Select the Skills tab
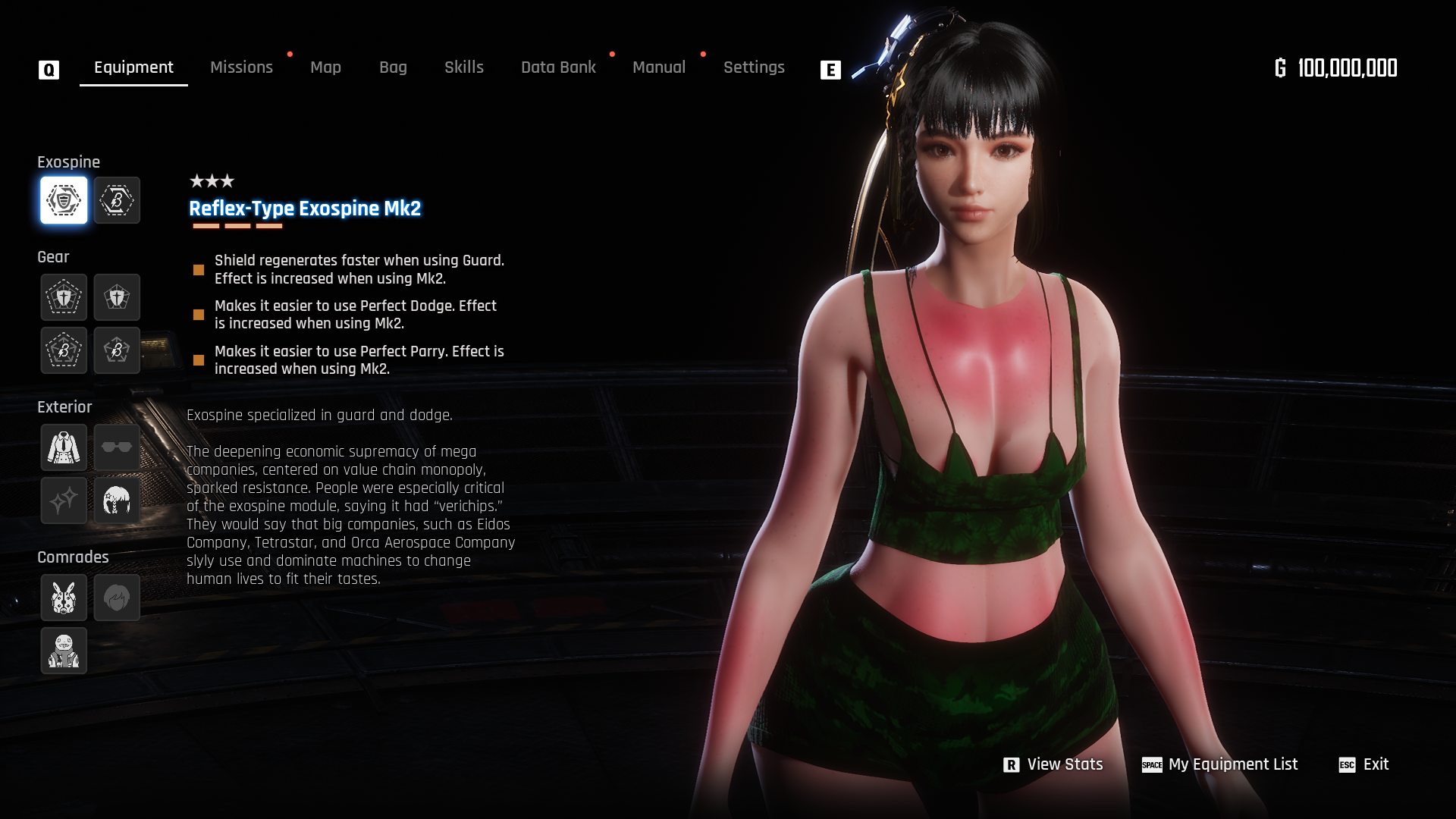 (464, 67)
